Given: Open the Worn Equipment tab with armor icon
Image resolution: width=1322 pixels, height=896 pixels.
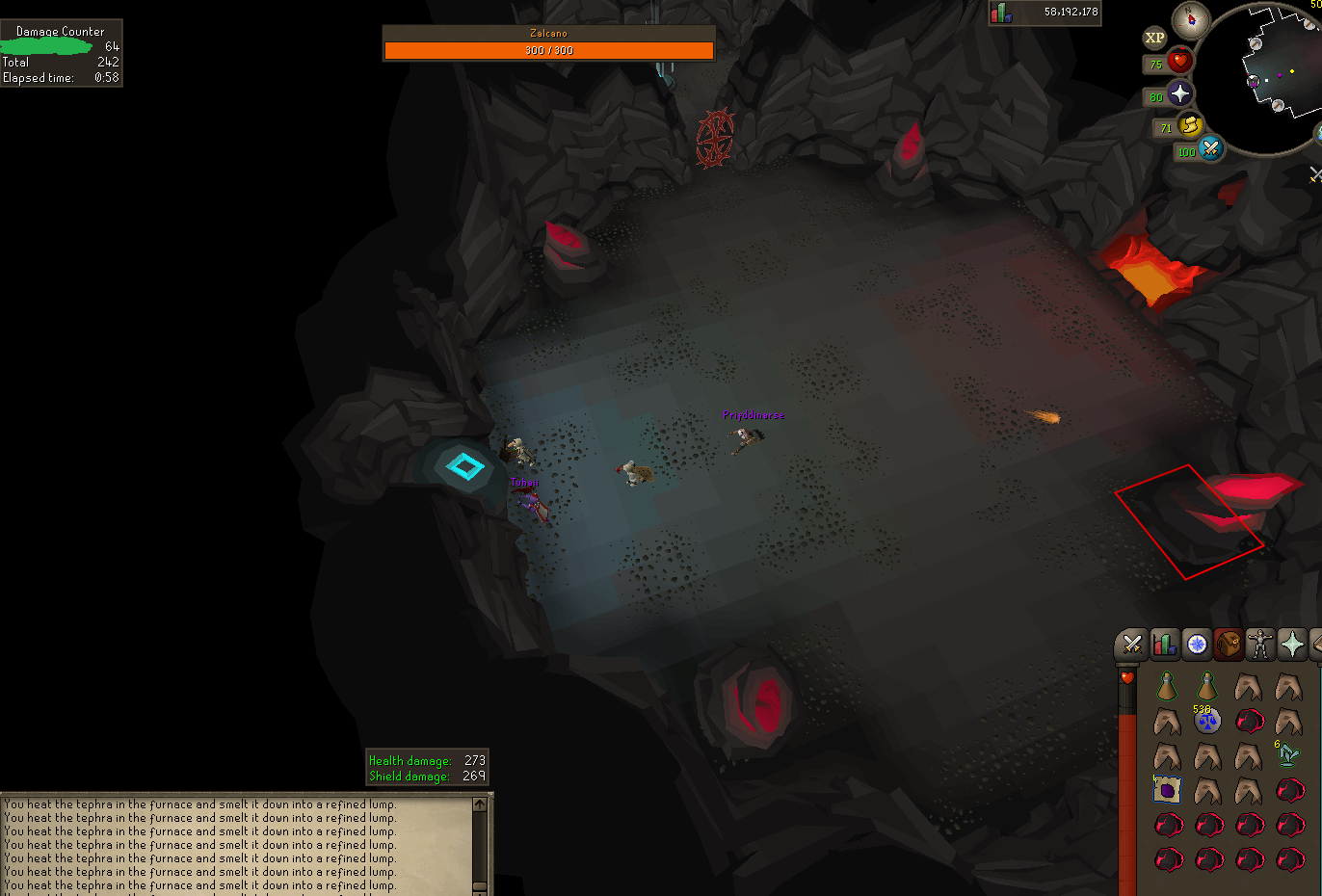Looking at the screenshot, I should pos(1259,644).
